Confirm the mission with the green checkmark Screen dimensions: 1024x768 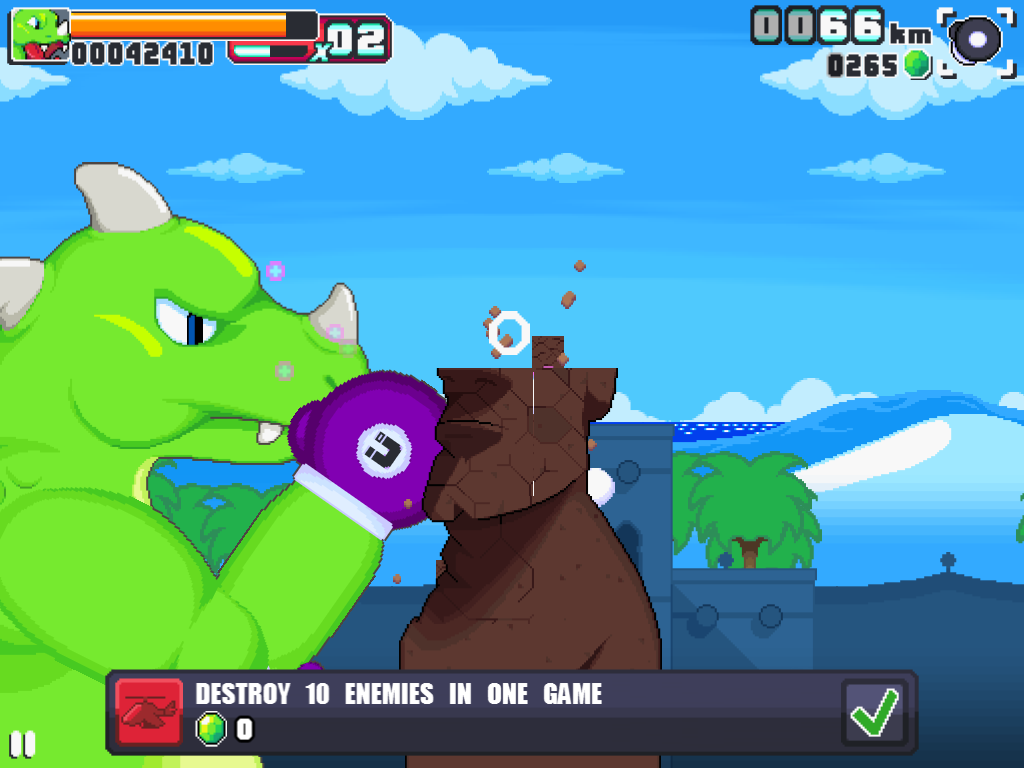(874, 712)
